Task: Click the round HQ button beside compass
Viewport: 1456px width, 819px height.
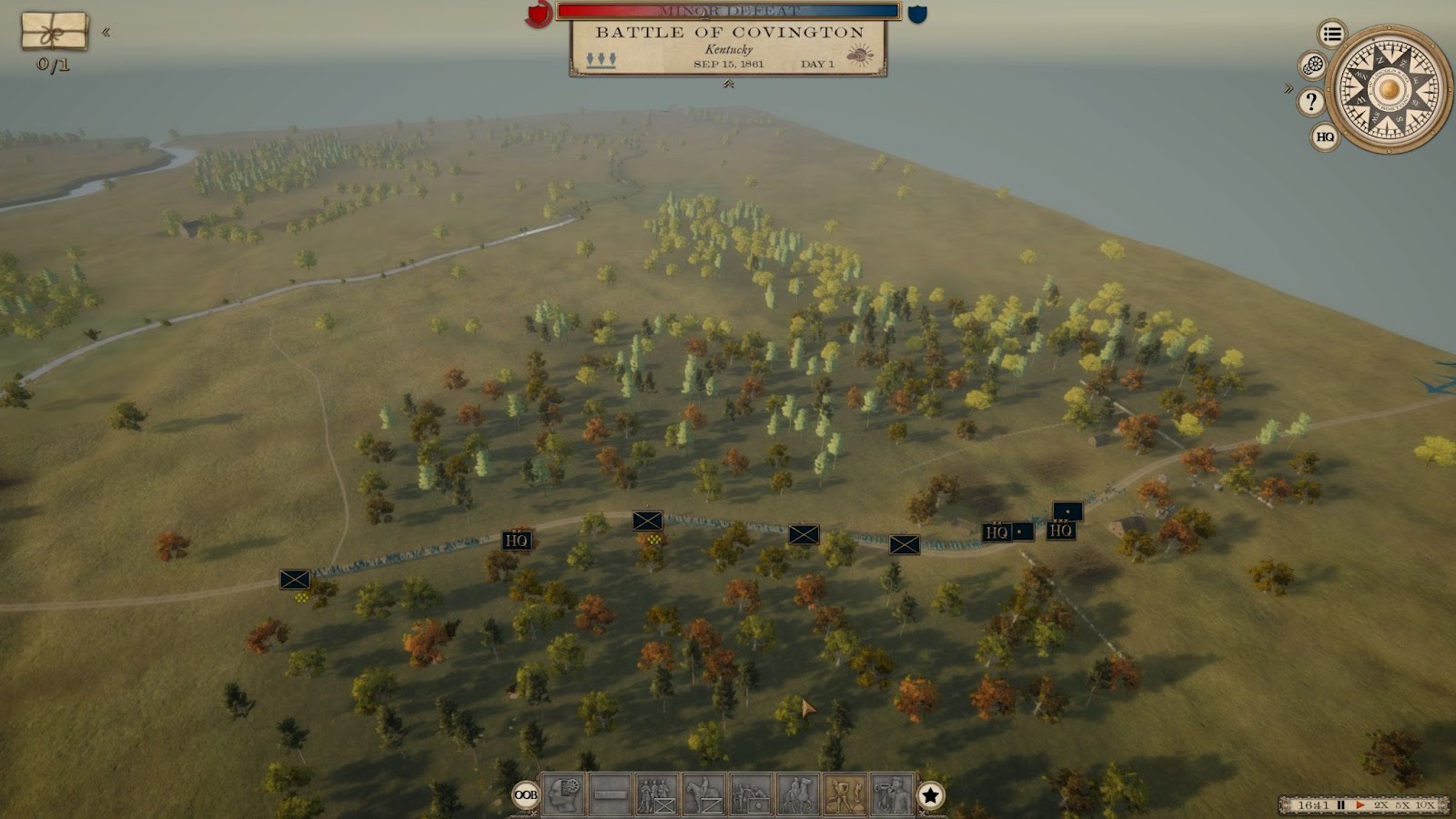Action: click(1325, 136)
